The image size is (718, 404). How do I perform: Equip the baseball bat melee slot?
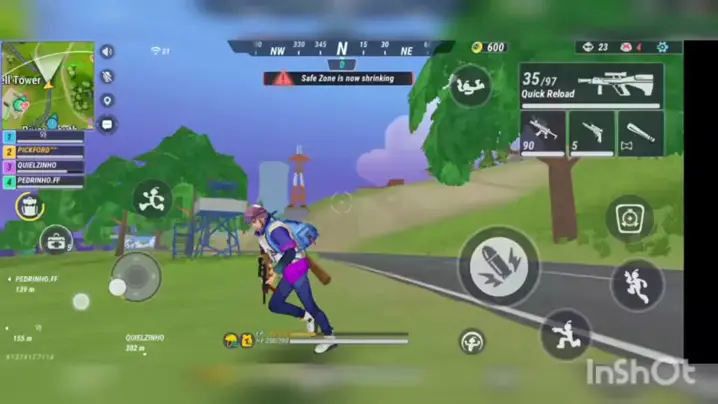[640, 134]
